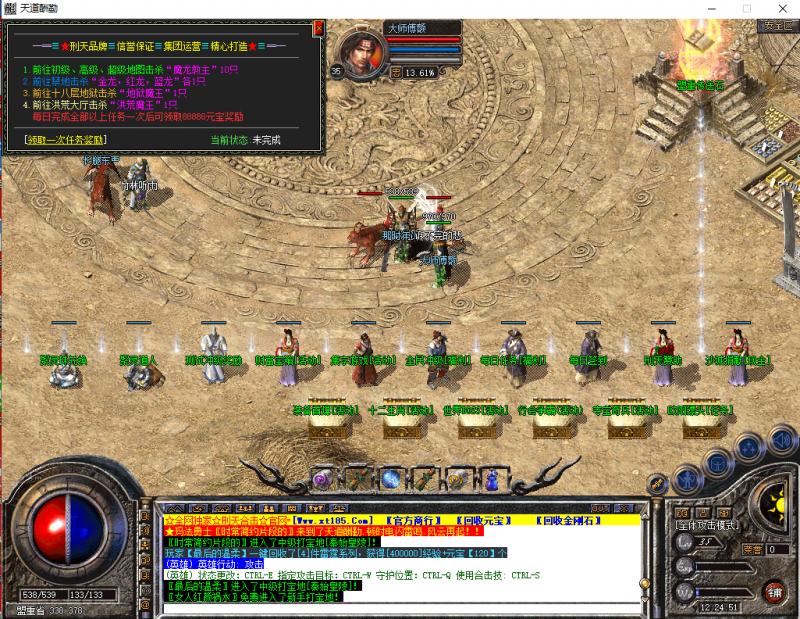This screenshot has height=619, width=800.
Task: Select the purple orb belt slot
Action: tap(321, 479)
